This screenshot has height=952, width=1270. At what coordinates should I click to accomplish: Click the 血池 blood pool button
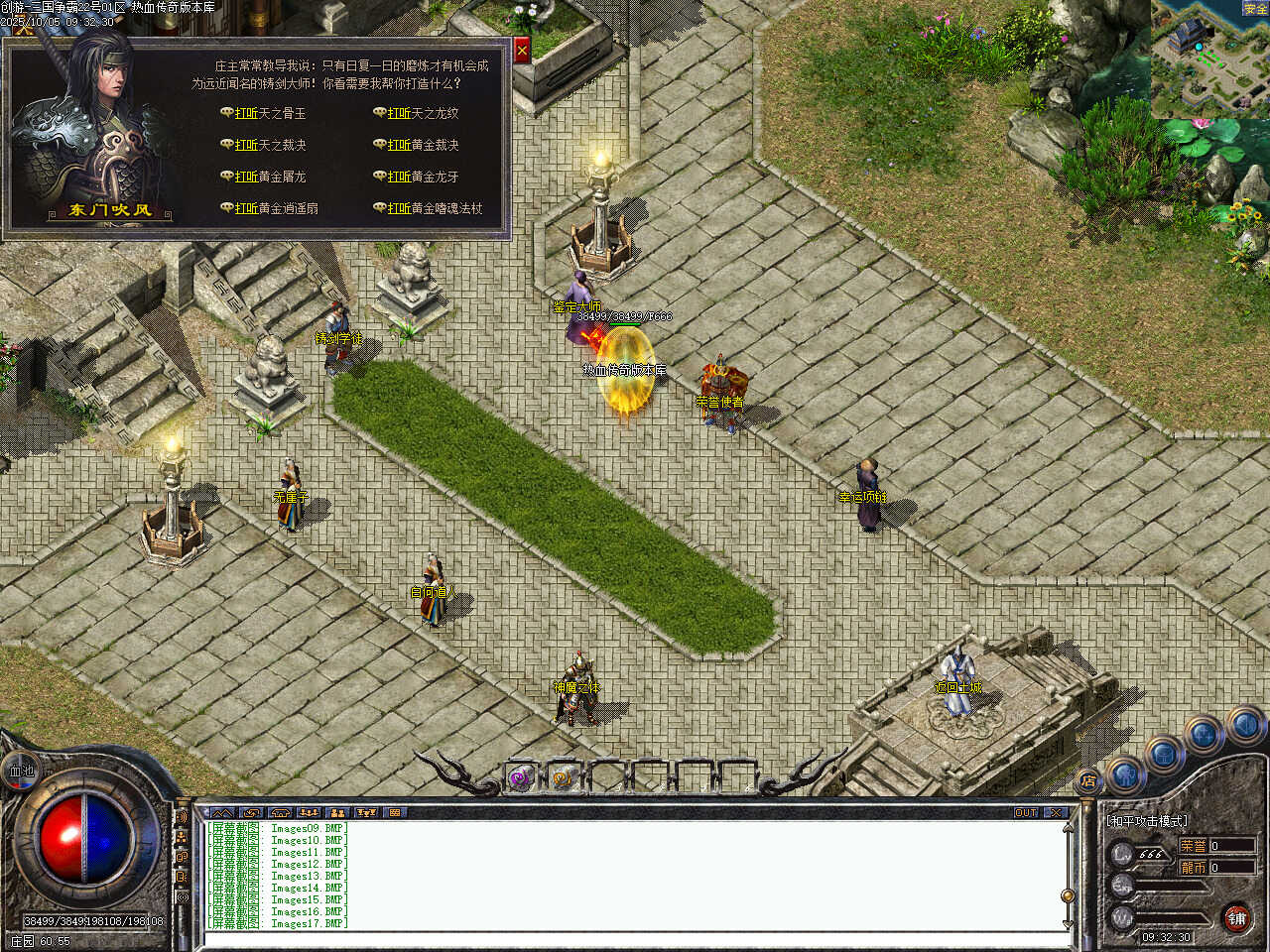tap(21, 771)
